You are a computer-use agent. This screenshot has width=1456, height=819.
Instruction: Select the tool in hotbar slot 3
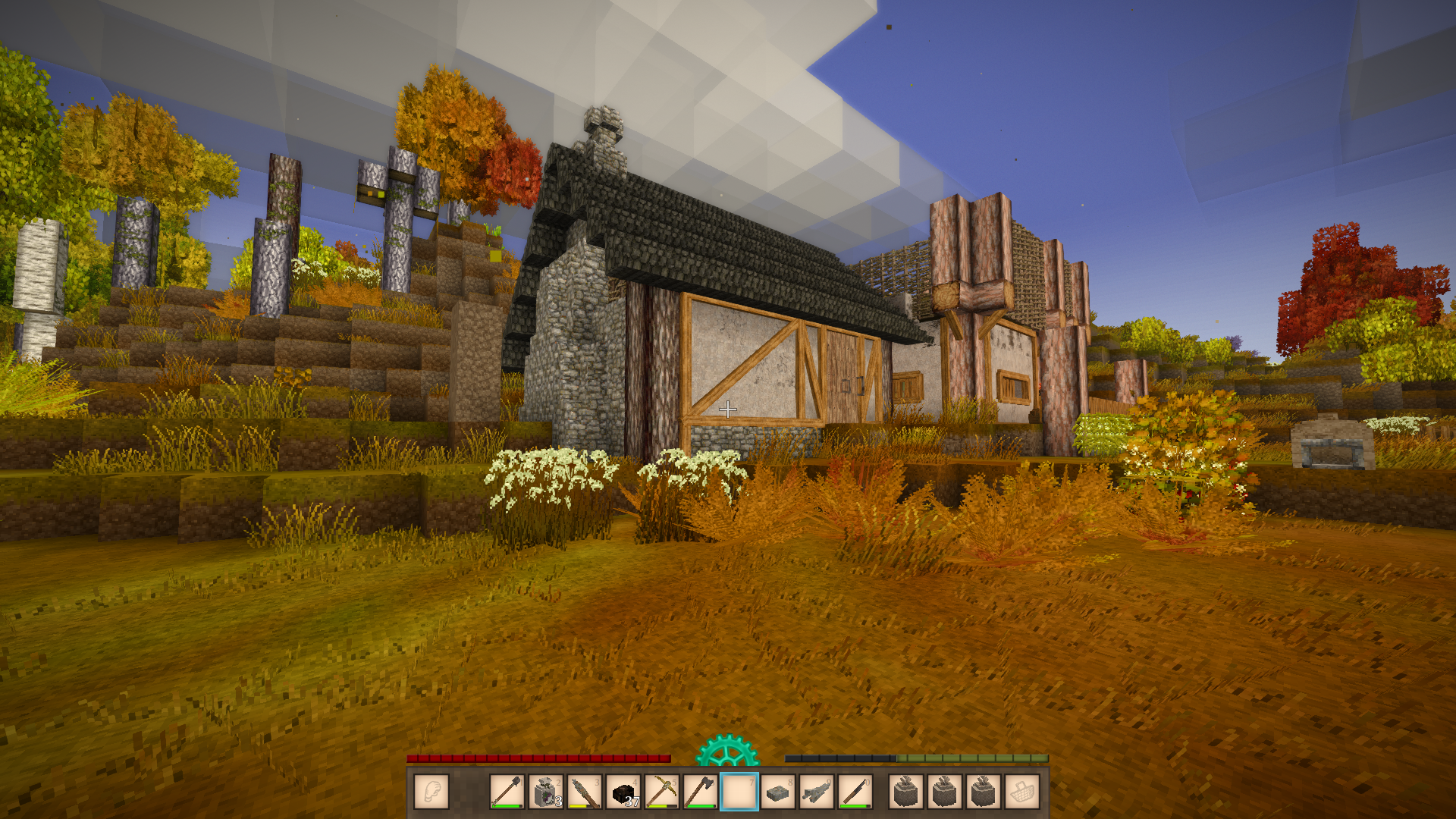(x=584, y=792)
